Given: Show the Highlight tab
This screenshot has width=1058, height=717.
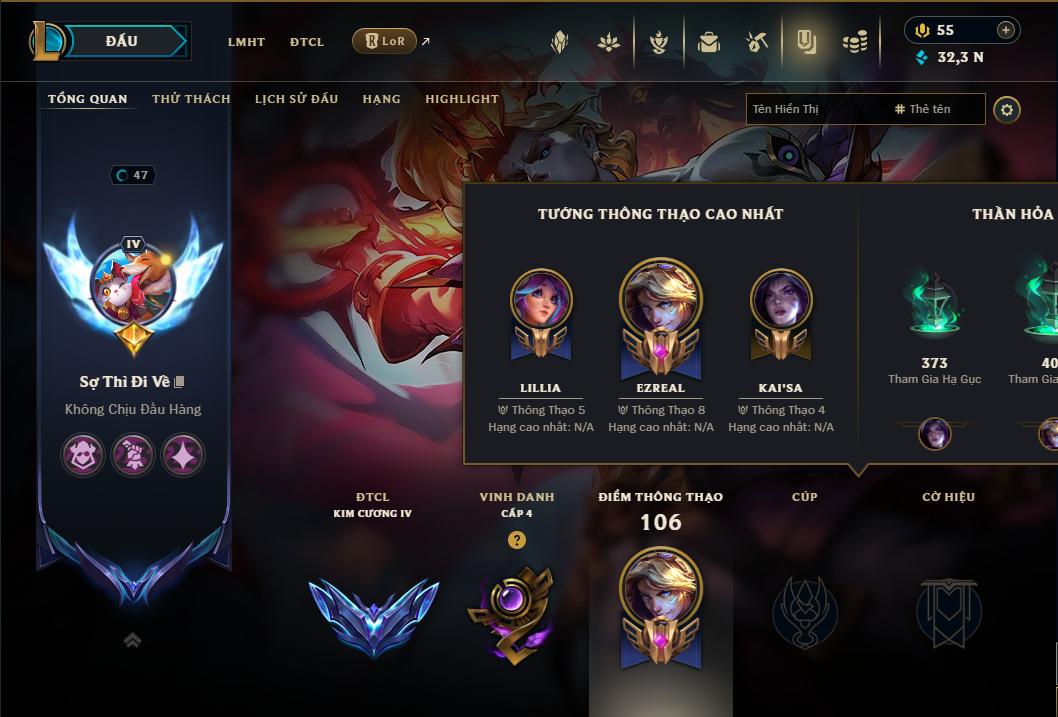Looking at the screenshot, I should pos(461,99).
